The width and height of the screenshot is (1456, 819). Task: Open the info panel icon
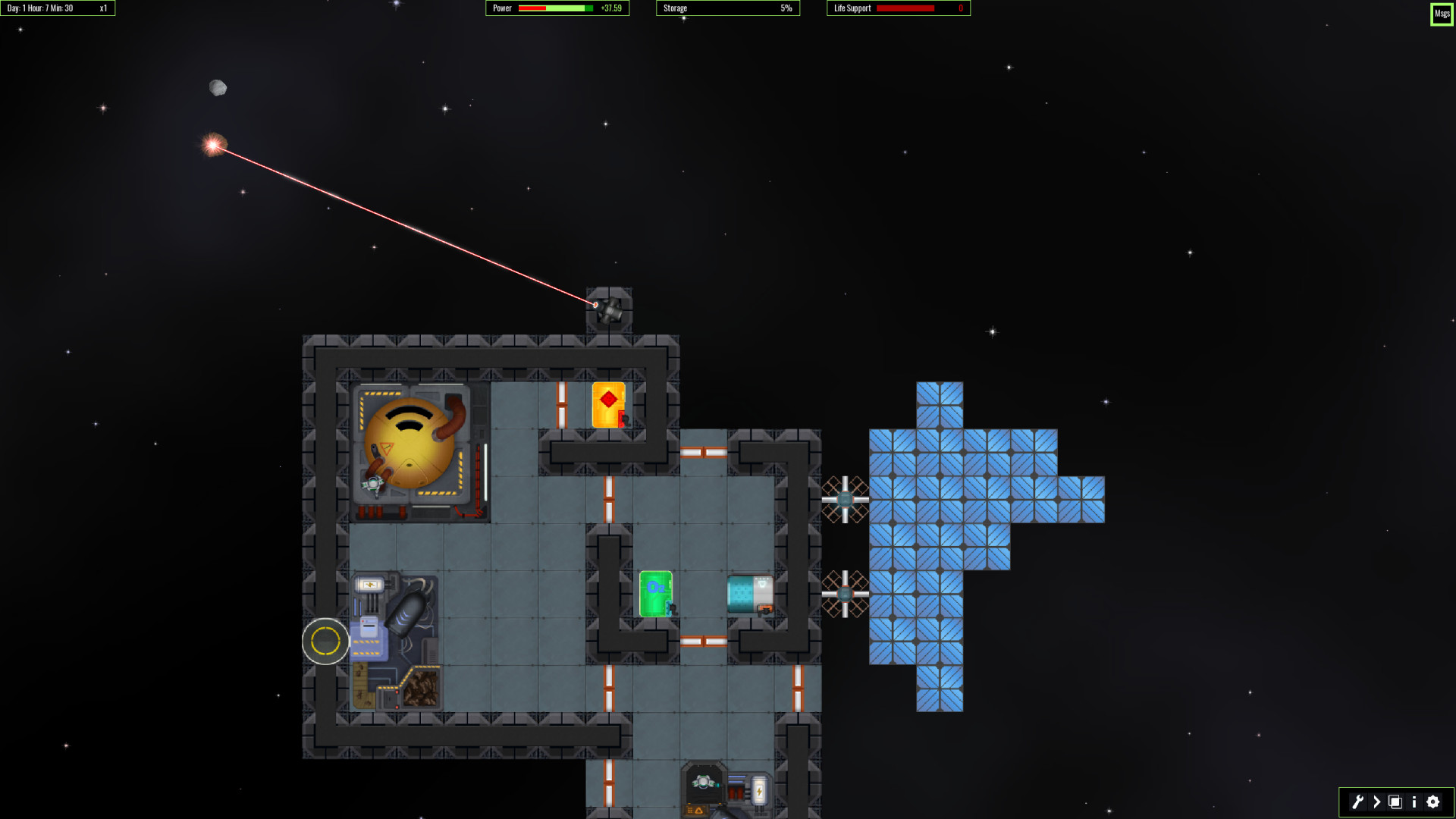1413,802
